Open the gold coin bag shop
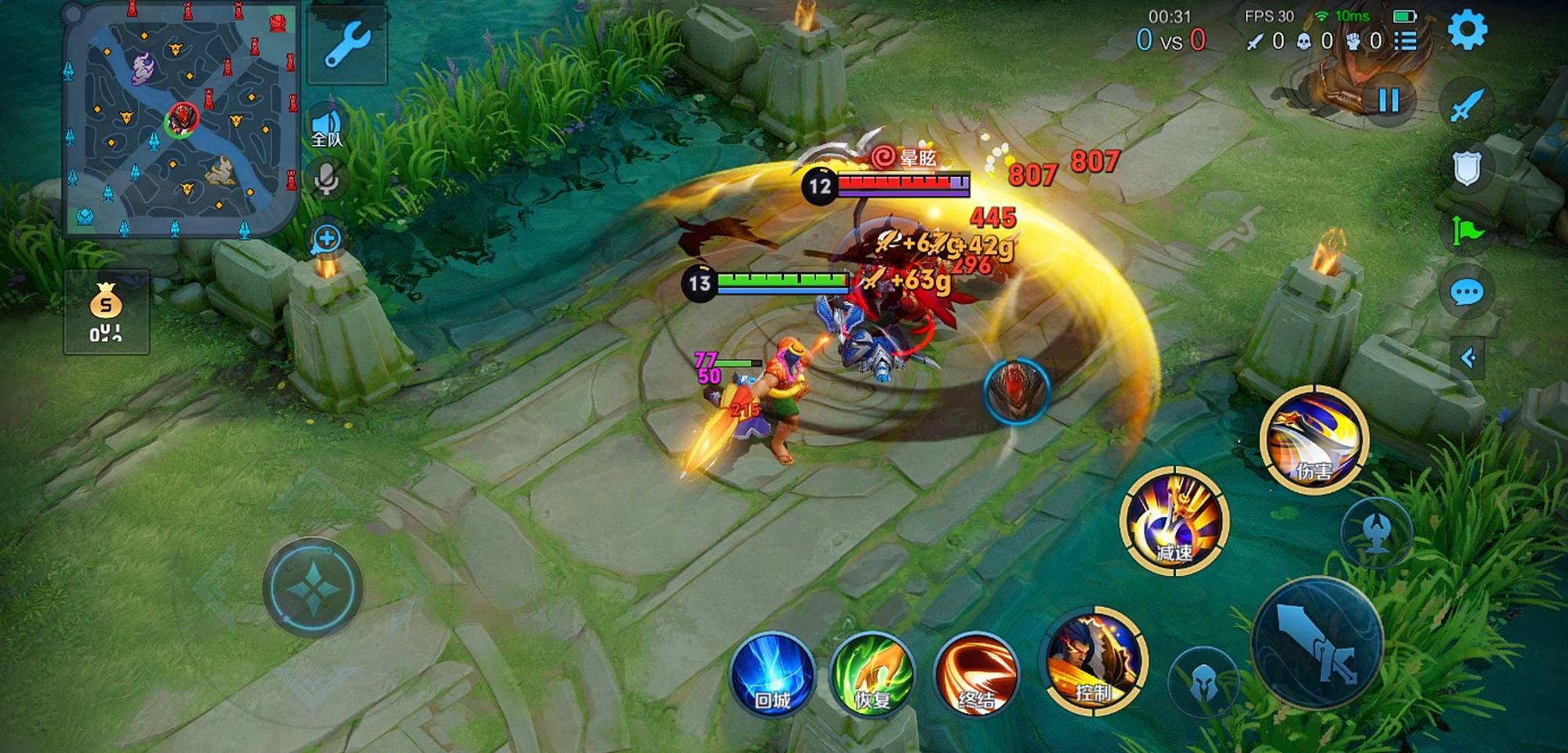This screenshot has height=753, width=1568. (106, 312)
